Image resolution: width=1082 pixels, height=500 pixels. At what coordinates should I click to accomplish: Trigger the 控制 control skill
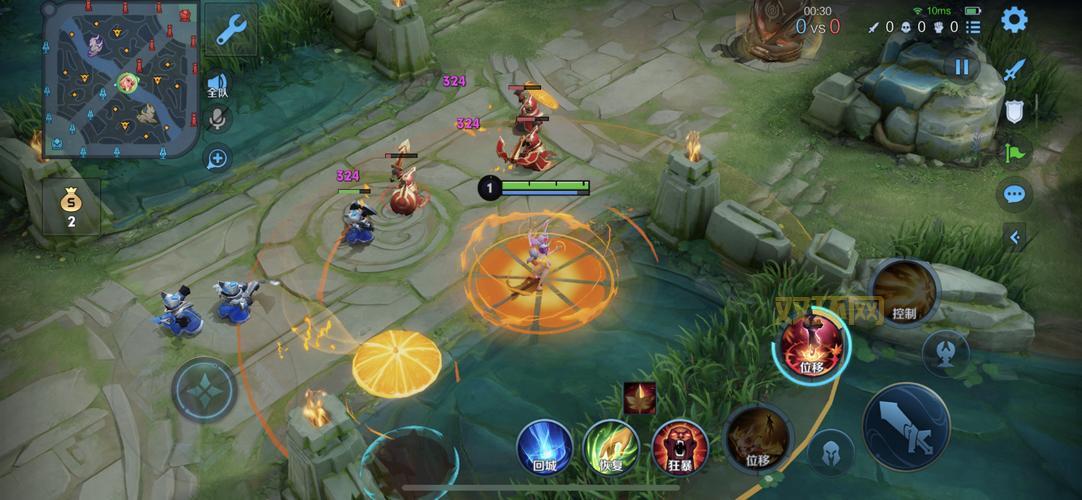902,291
